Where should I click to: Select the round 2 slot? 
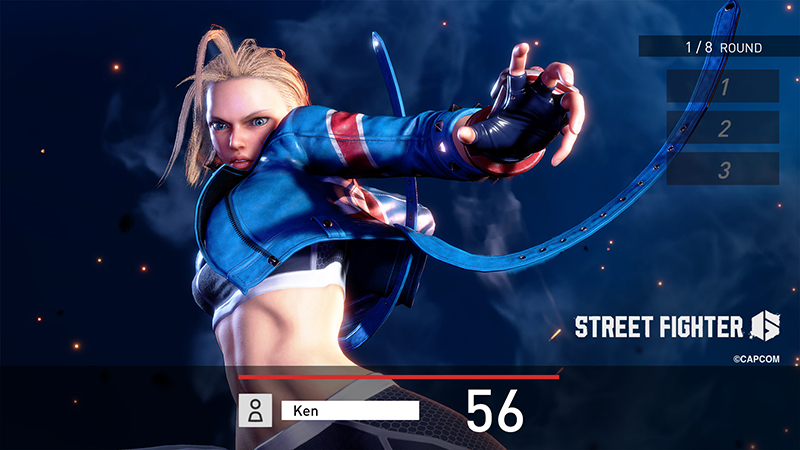(723, 128)
